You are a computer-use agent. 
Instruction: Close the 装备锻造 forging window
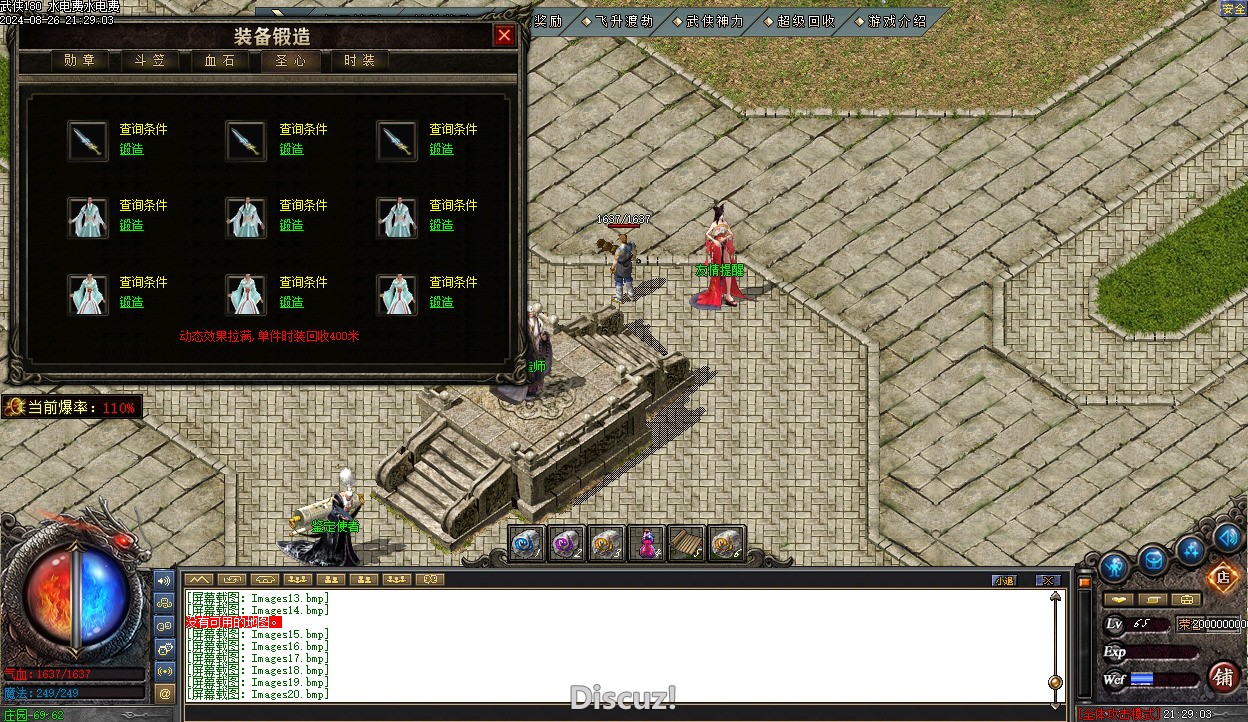[504, 36]
